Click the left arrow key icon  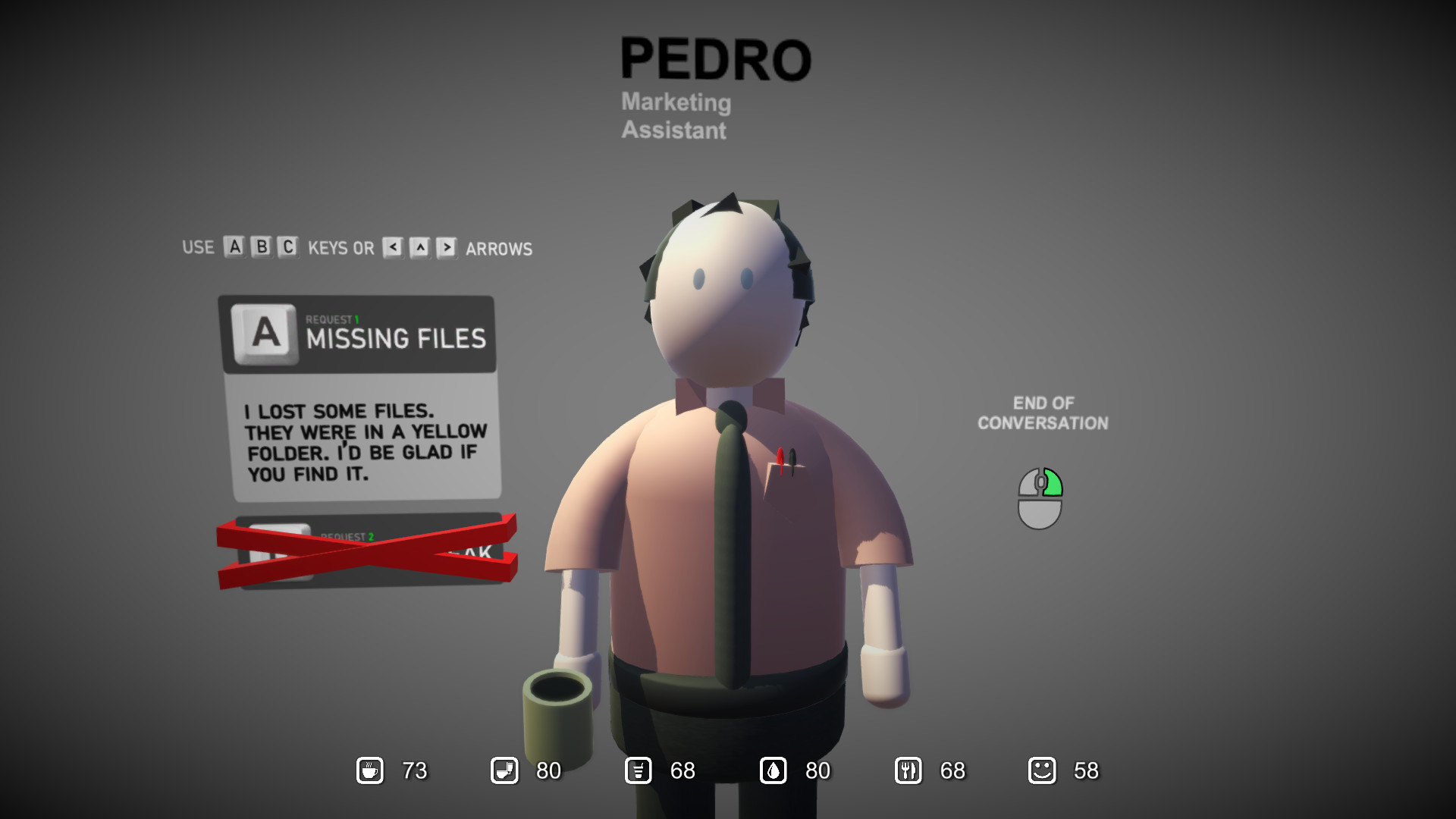click(x=392, y=248)
